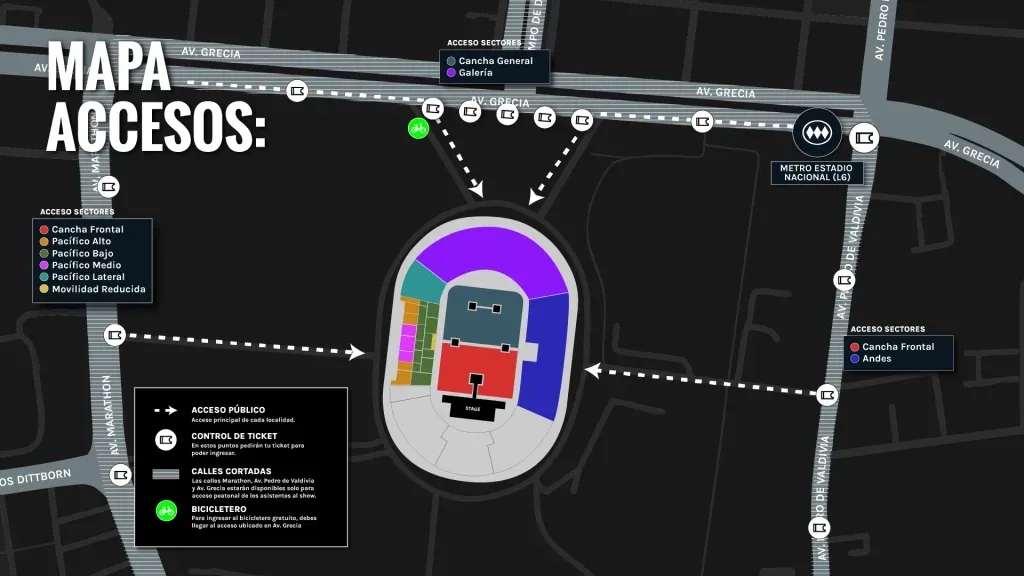Select the Andes legend entry
1024x576 pixels.
(x=875, y=358)
